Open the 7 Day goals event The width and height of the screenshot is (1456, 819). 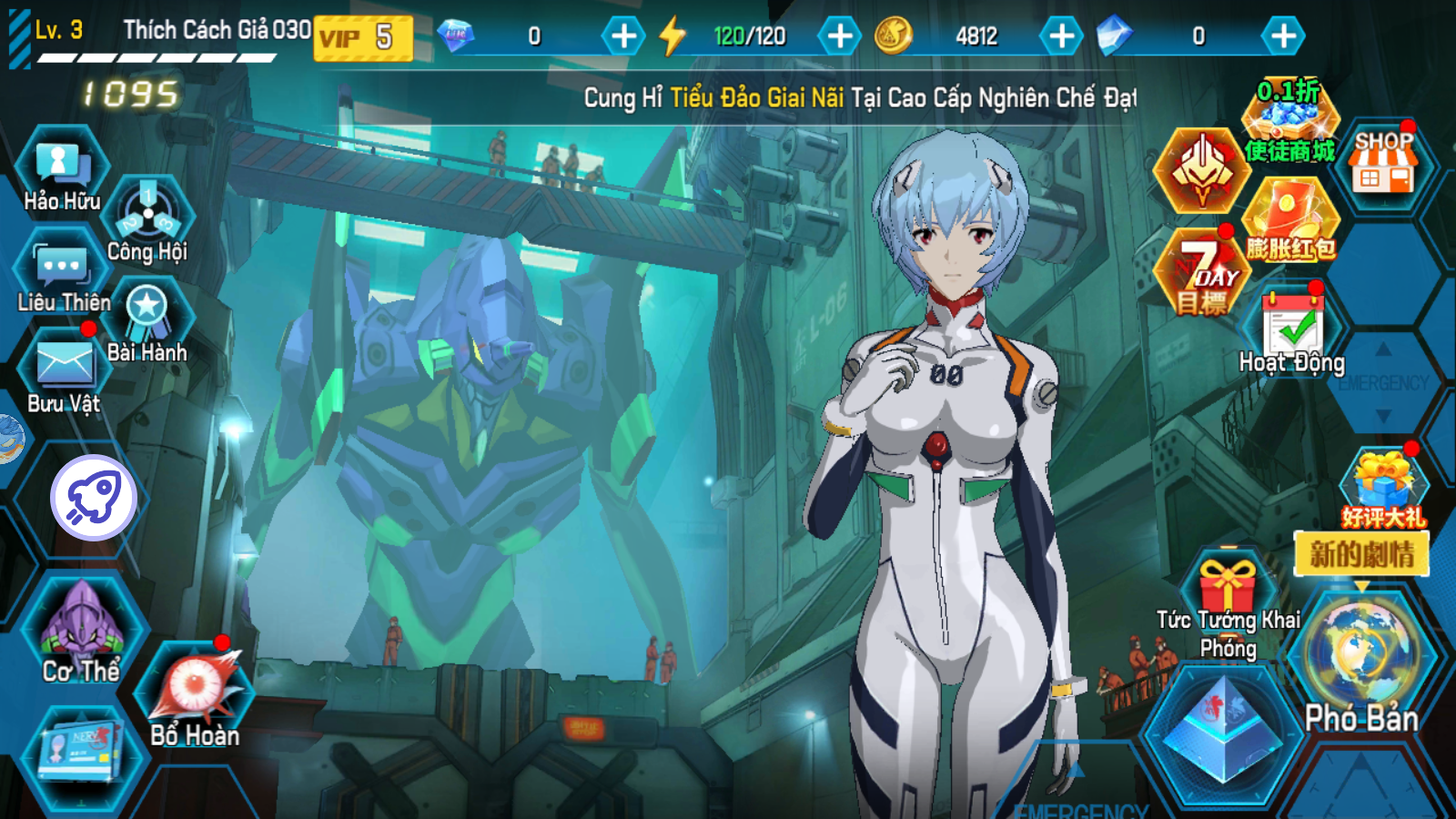(1203, 273)
